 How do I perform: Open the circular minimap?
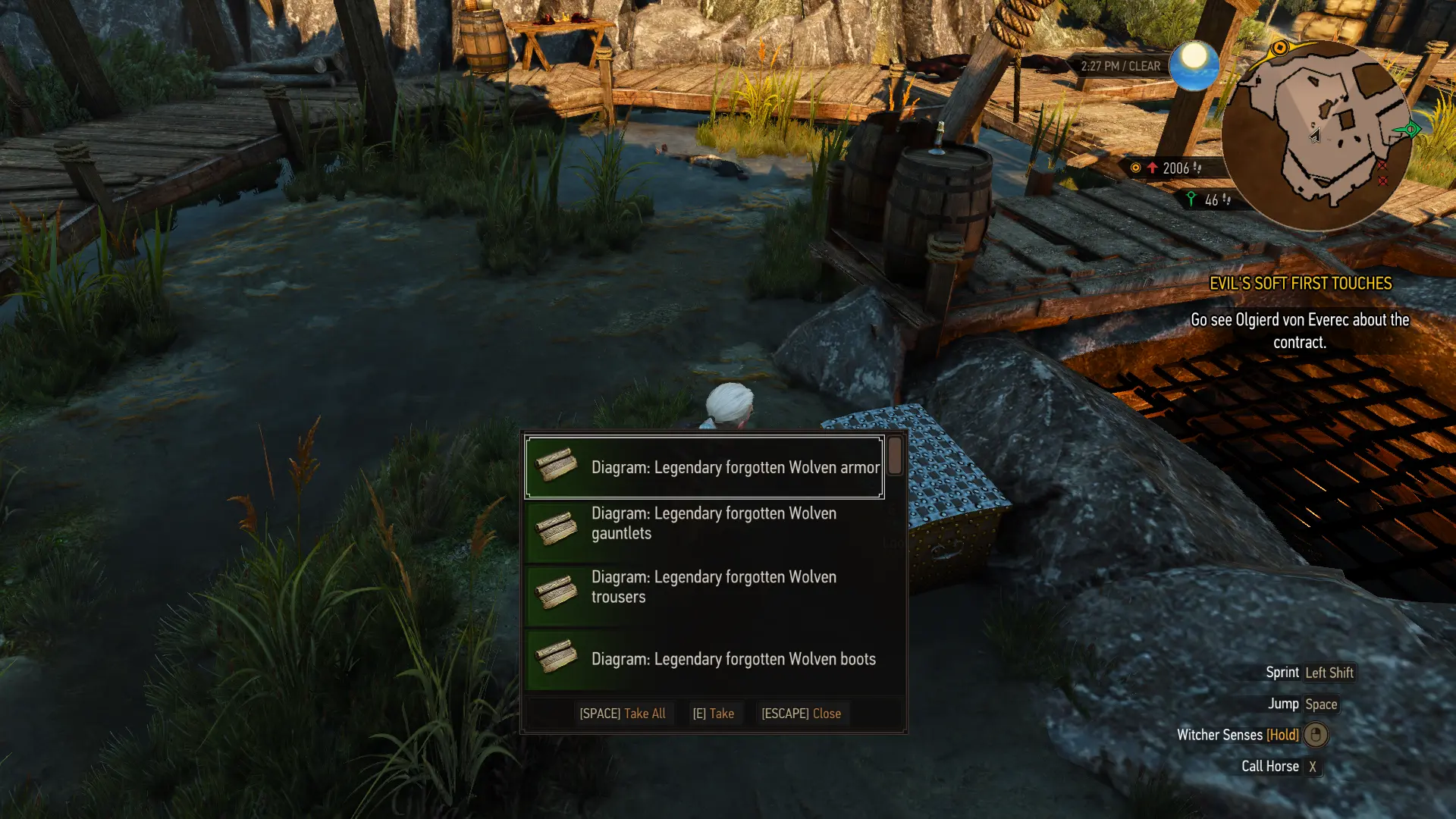(1316, 135)
